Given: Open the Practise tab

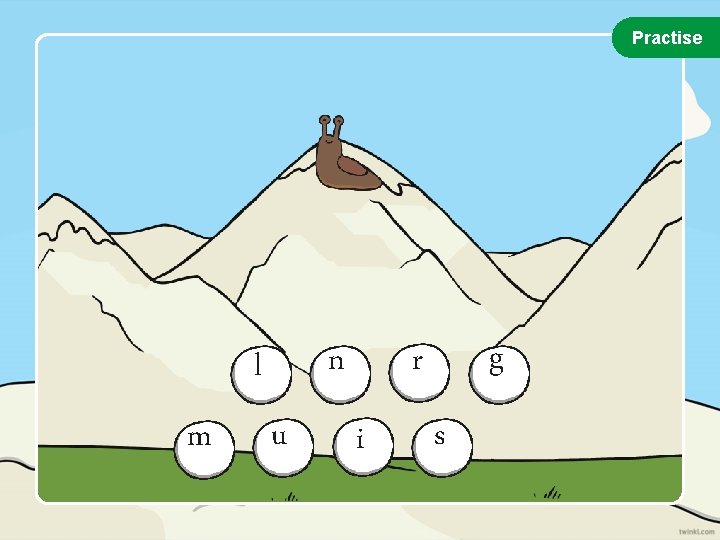Looking at the screenshot, I should (x=666, y=38).
